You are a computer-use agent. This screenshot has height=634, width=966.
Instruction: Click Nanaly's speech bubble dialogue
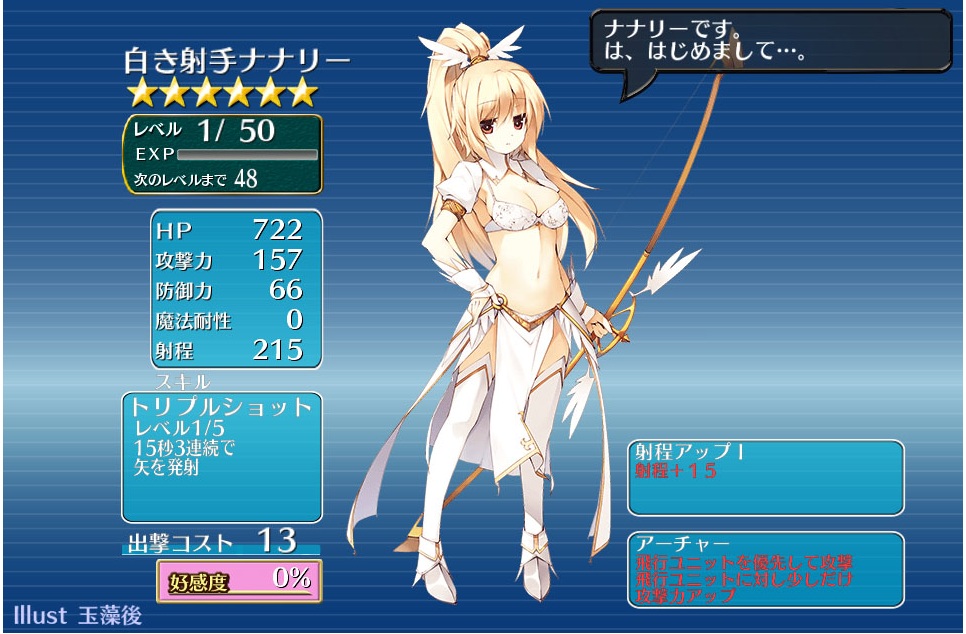[770, 40]
